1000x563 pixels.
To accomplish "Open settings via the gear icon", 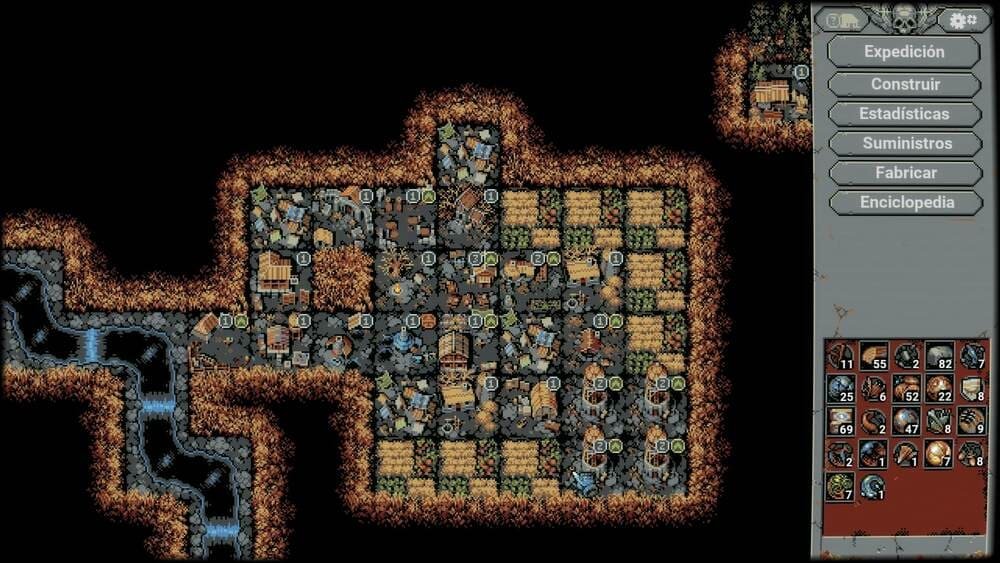I will coord(962,20).
